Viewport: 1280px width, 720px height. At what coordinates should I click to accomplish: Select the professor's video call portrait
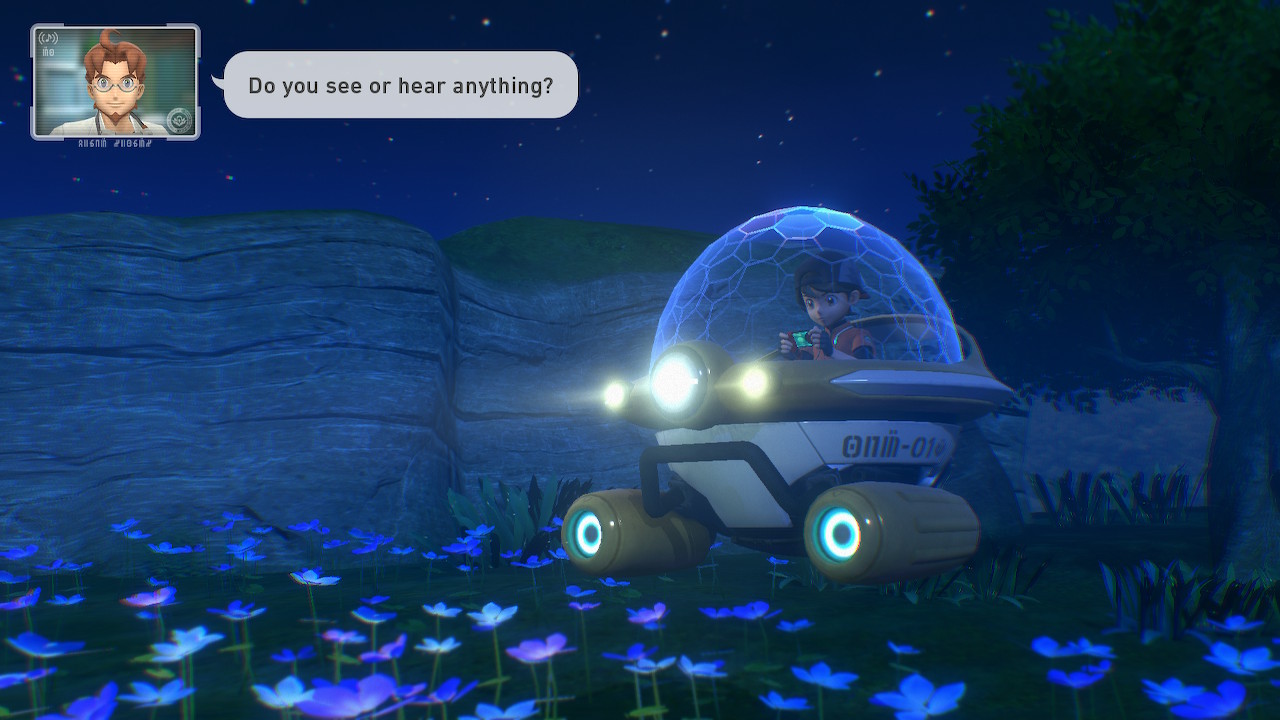[x=115, y=82]
